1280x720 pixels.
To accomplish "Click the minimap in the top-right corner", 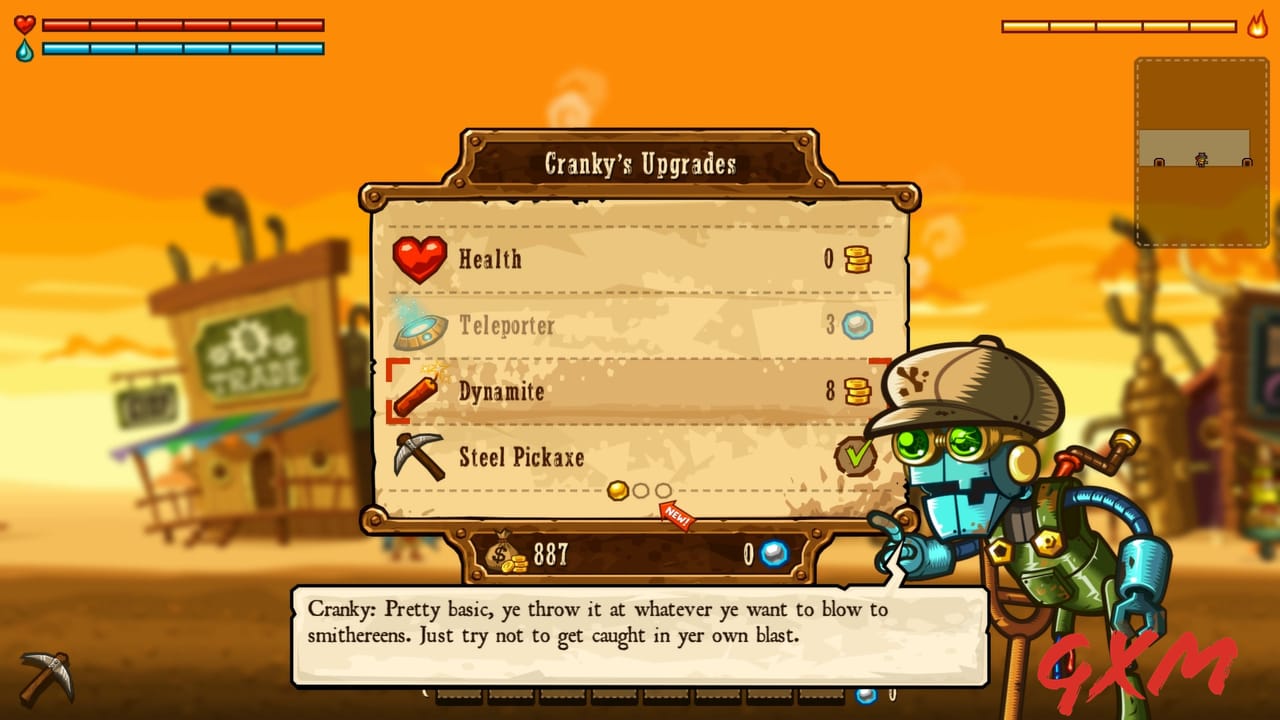I will point(1198,145).
